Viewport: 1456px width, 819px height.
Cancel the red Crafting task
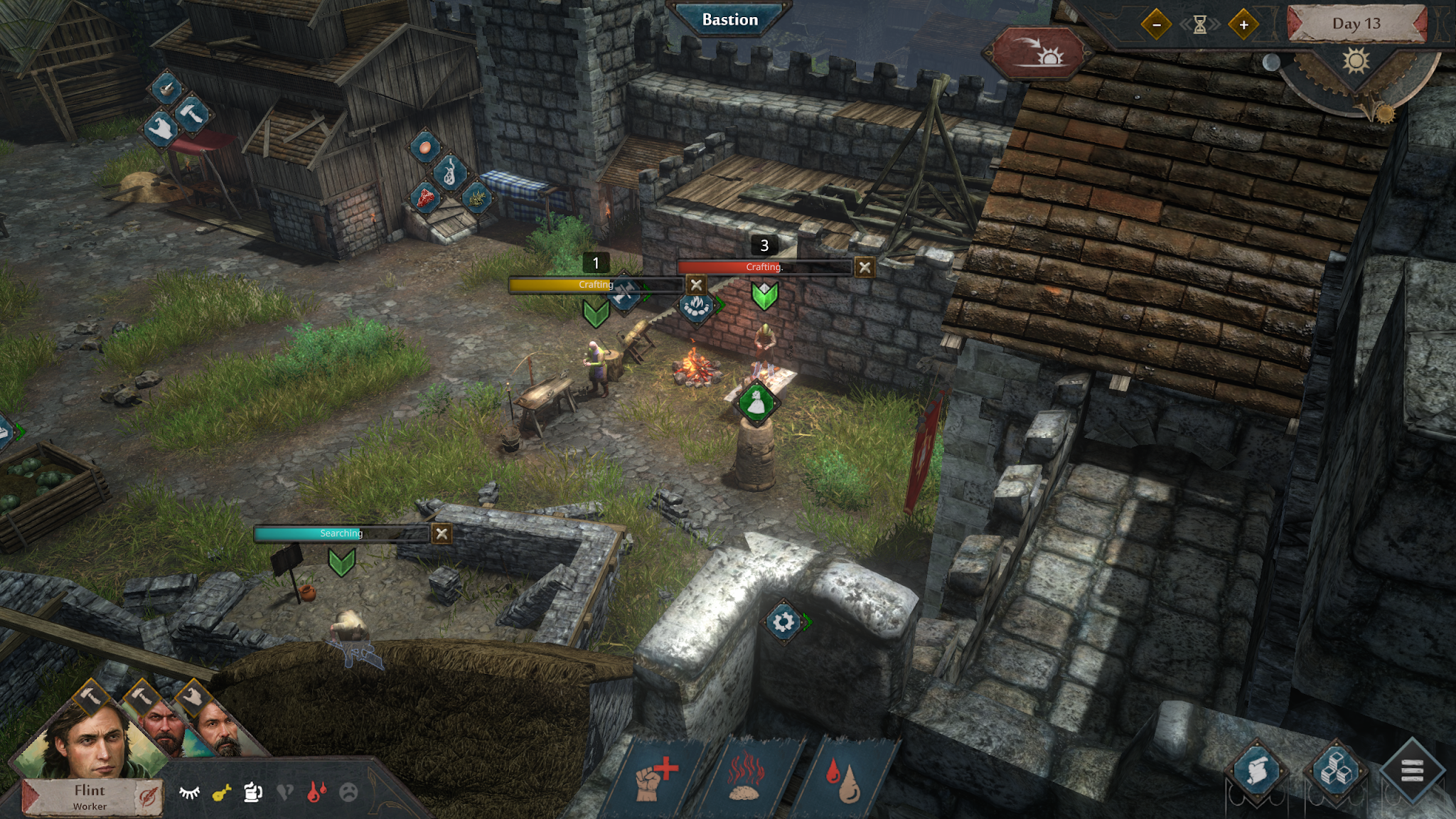pos(864,267)
